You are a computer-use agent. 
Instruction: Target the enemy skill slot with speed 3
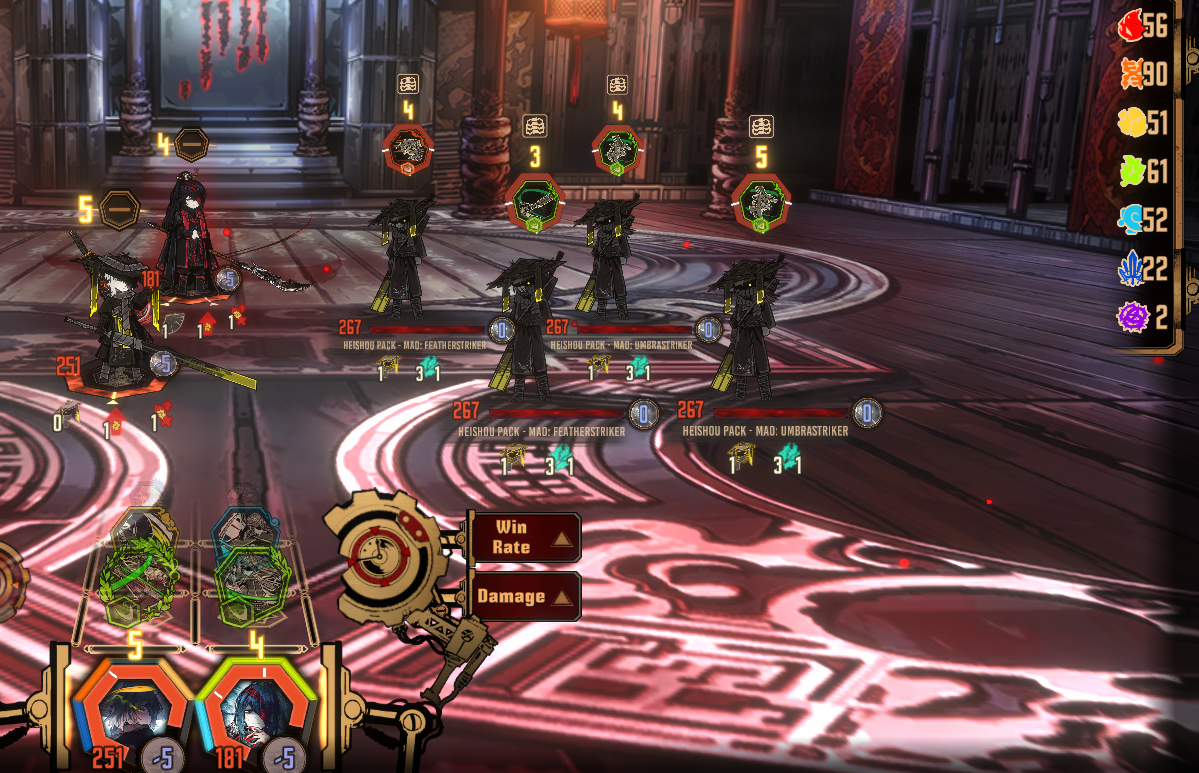click(x=535, y=204)
